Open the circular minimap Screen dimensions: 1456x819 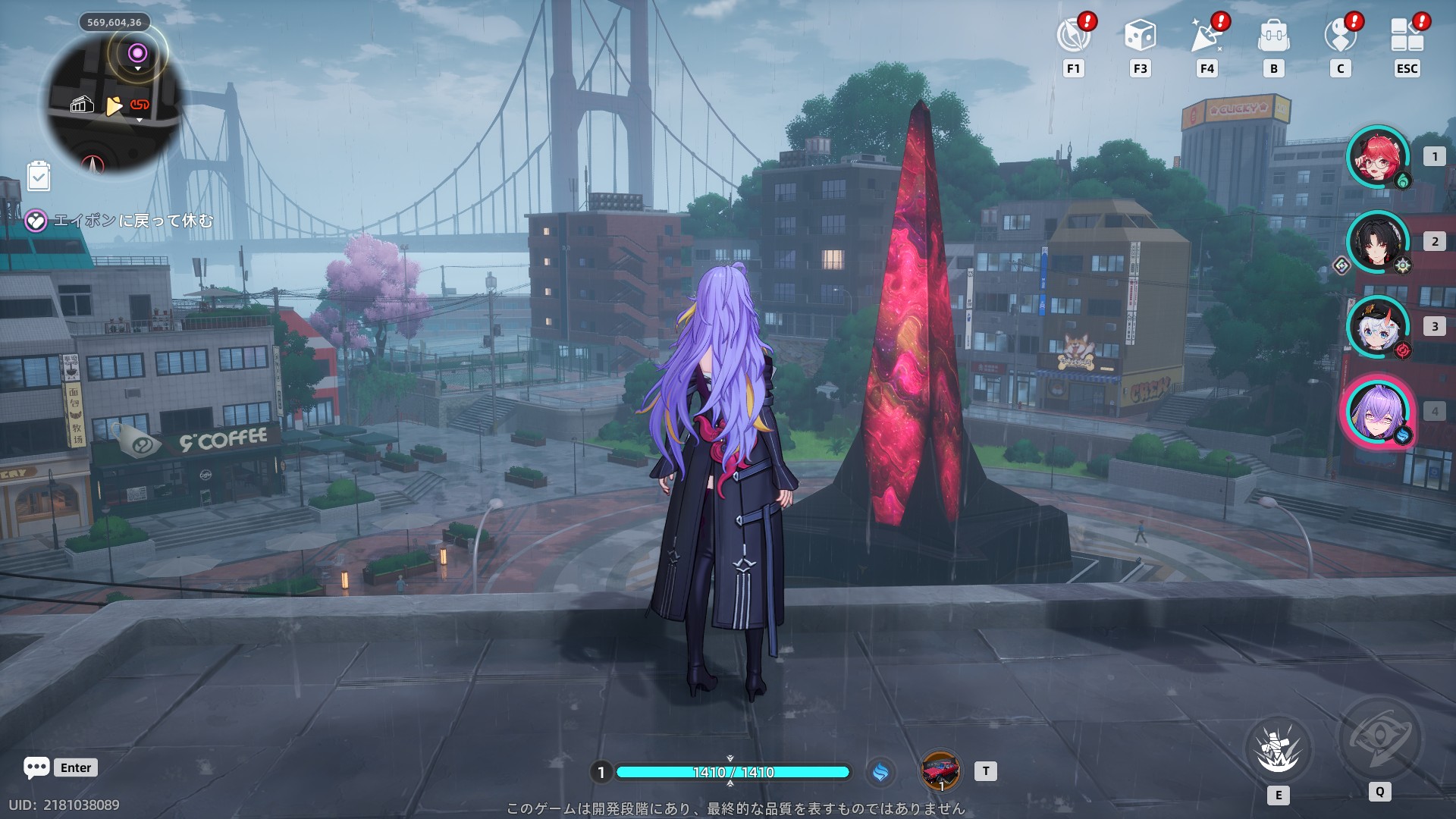[x=114, y=102]
